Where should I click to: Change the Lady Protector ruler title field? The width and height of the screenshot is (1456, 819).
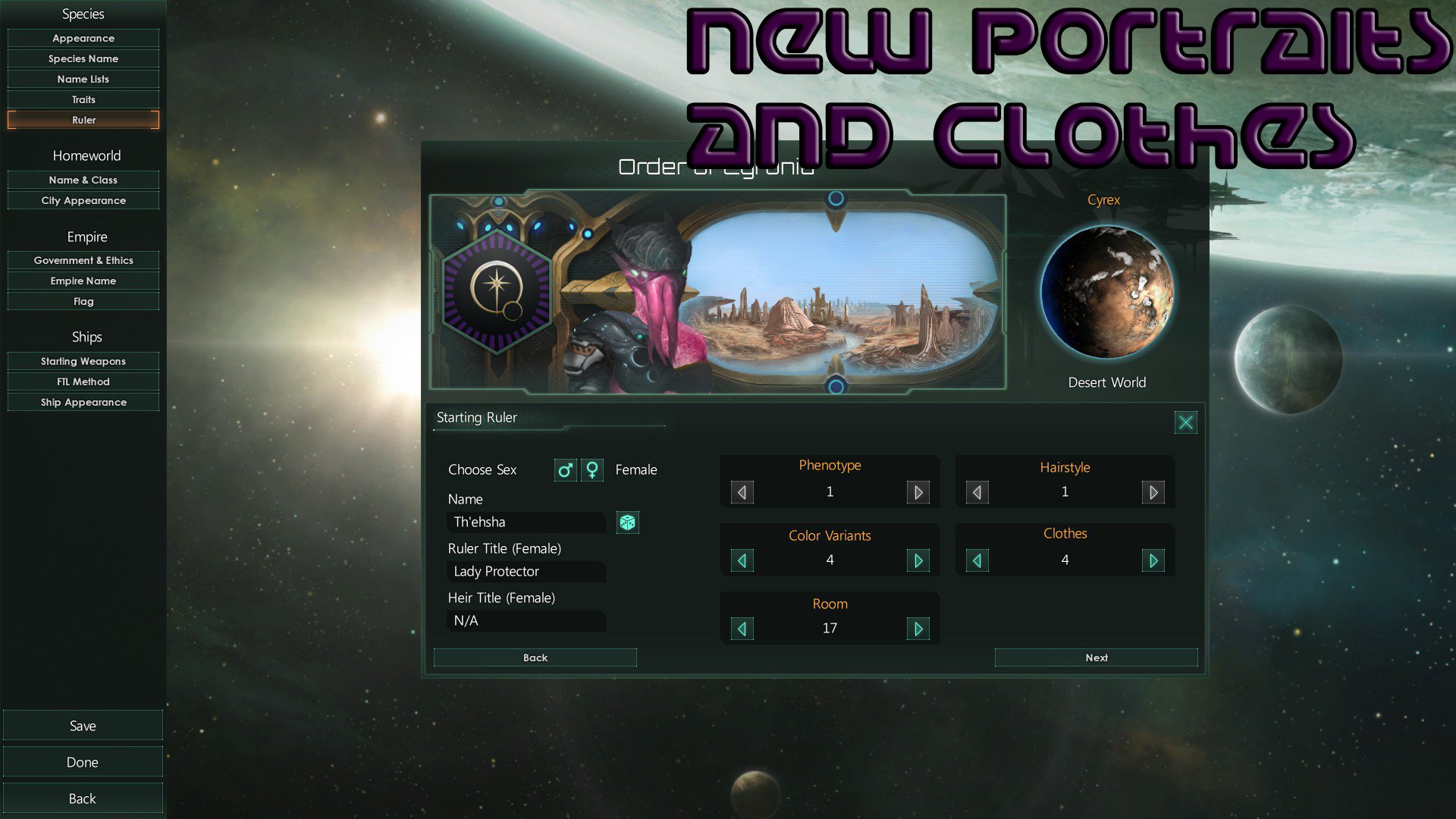(526, 572)
